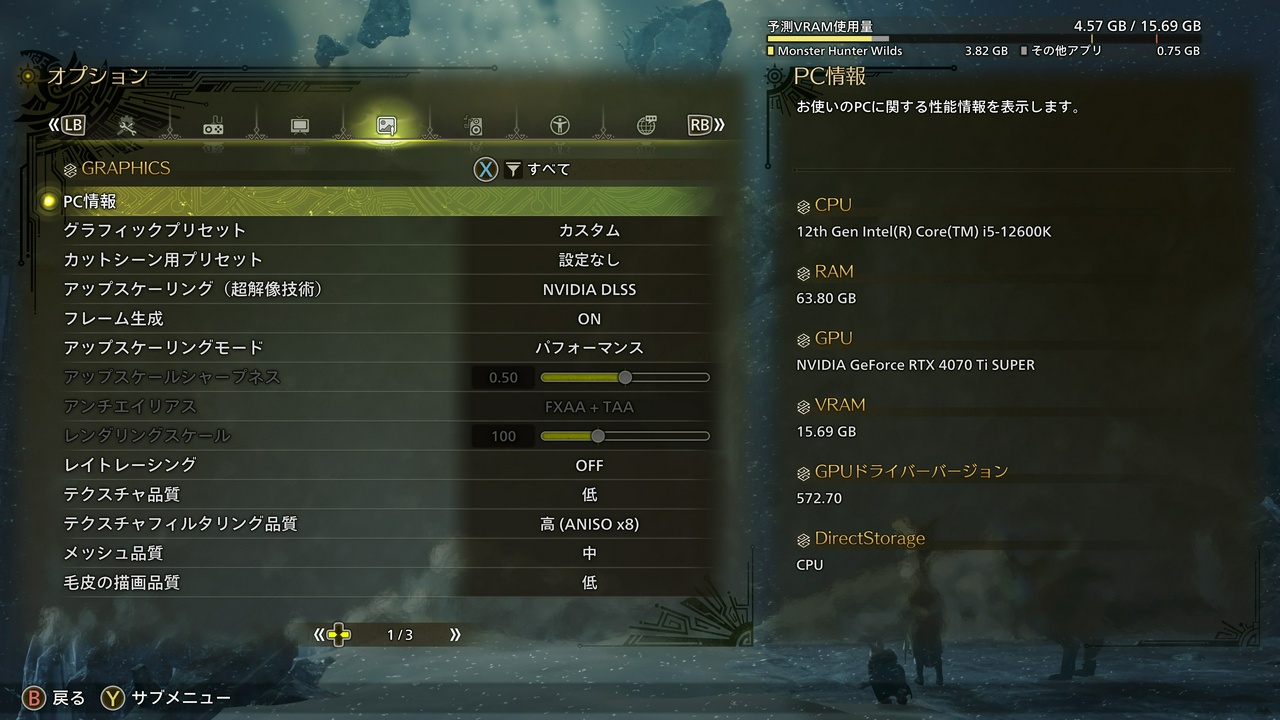
Task: Select the accessibility settings icon
Action: 558,124
